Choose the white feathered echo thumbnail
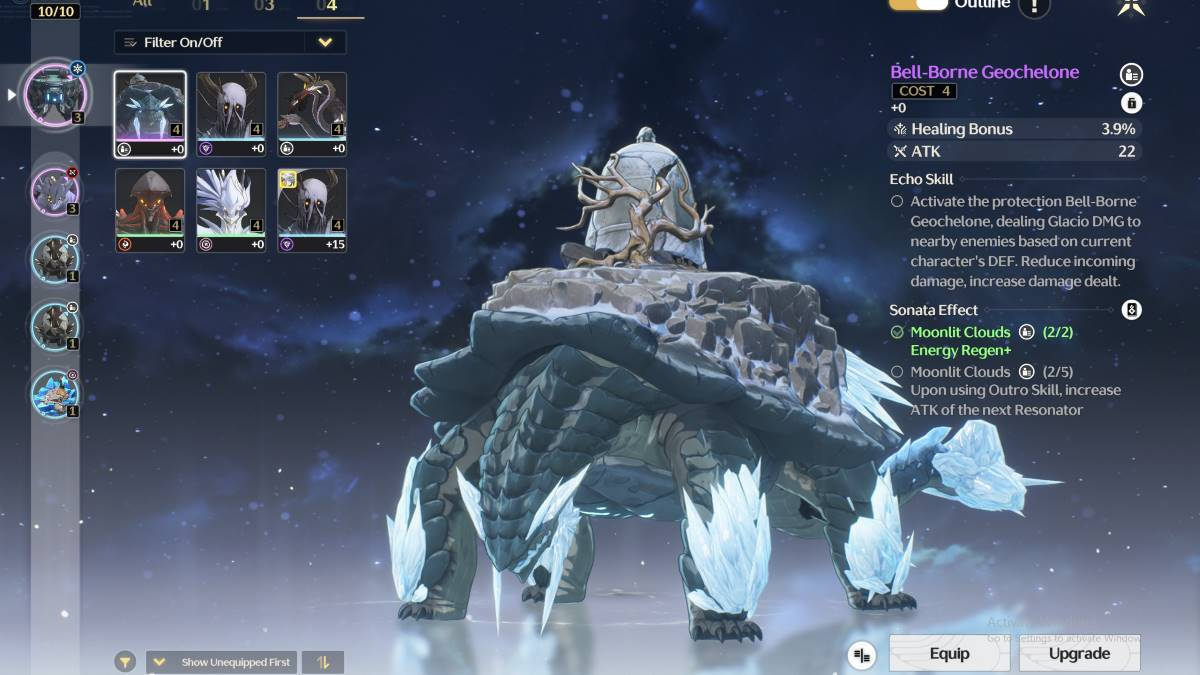Viewport: 1200px width, 675px height. click(231, 210)
